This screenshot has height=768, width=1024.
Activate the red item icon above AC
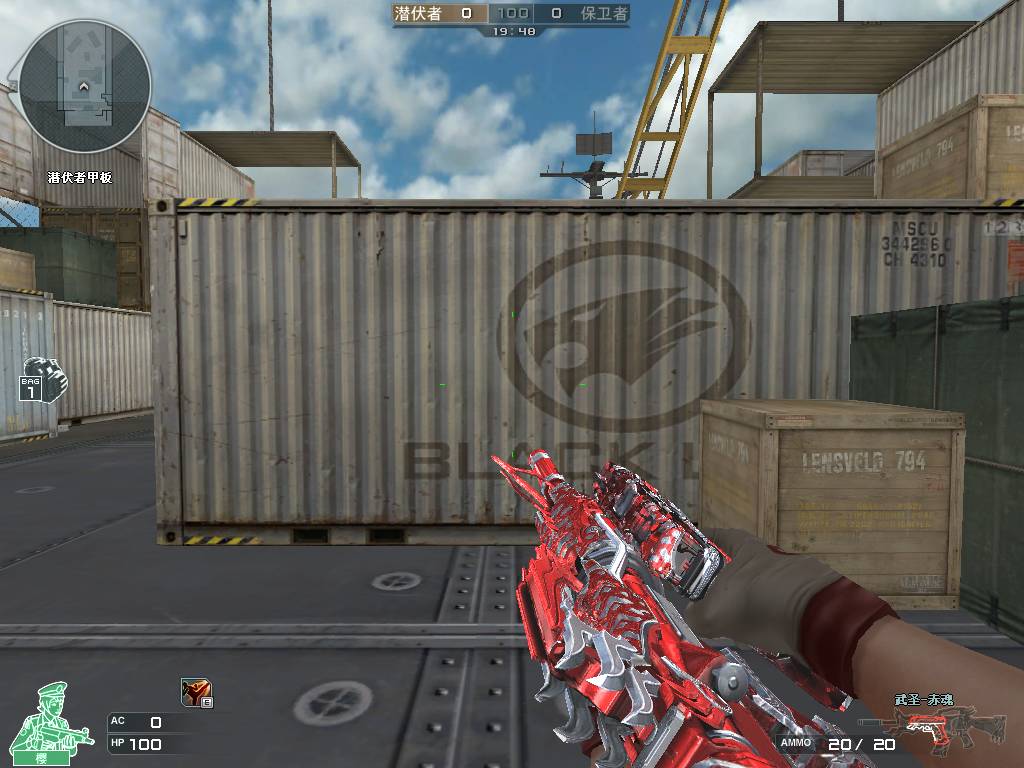tap(196, 692)
